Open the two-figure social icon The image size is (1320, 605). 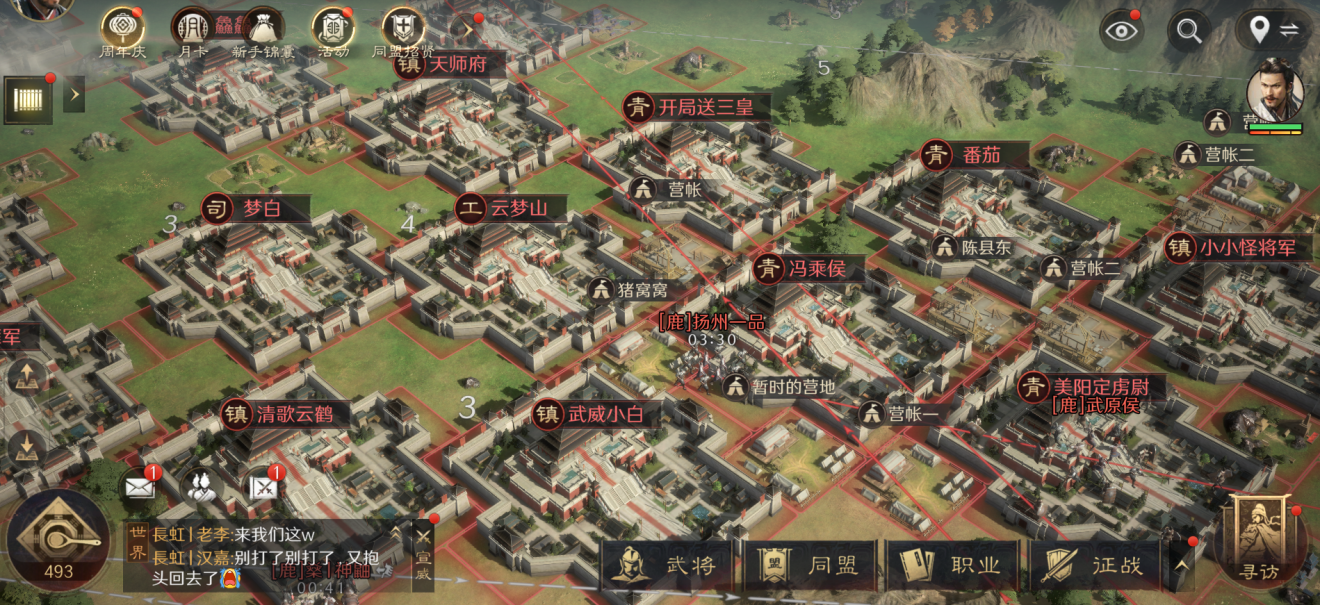click(x=201, y=487)
